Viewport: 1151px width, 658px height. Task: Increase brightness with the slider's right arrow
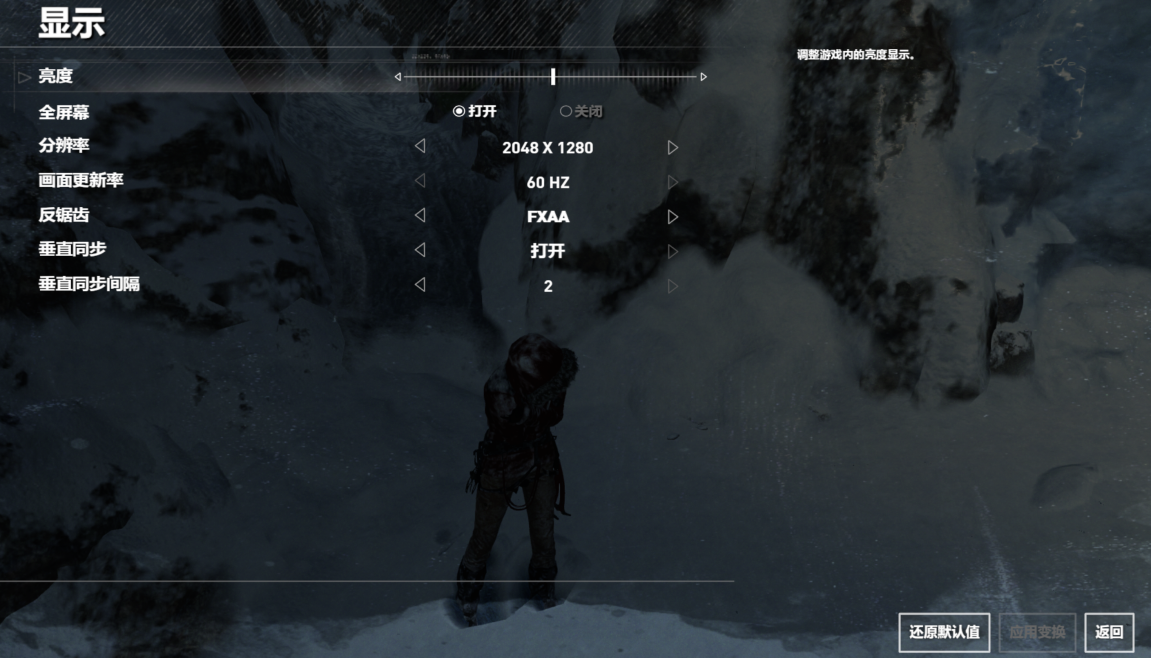click(704, 77)
